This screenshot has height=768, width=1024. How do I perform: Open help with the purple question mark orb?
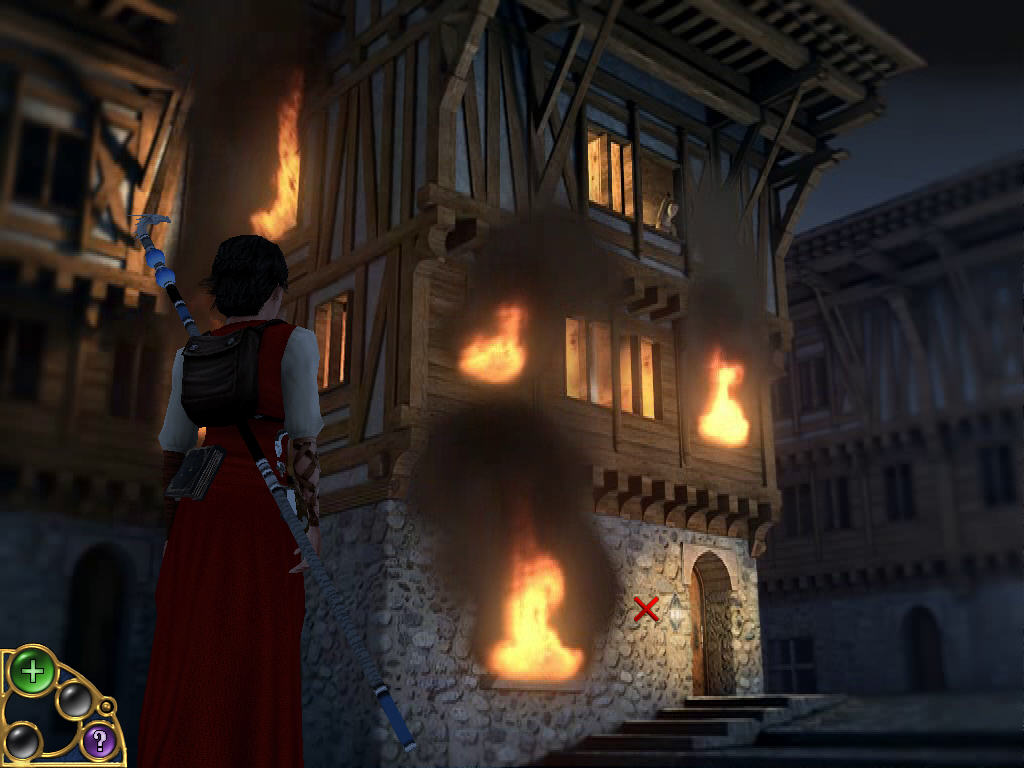tap(99, 741)
